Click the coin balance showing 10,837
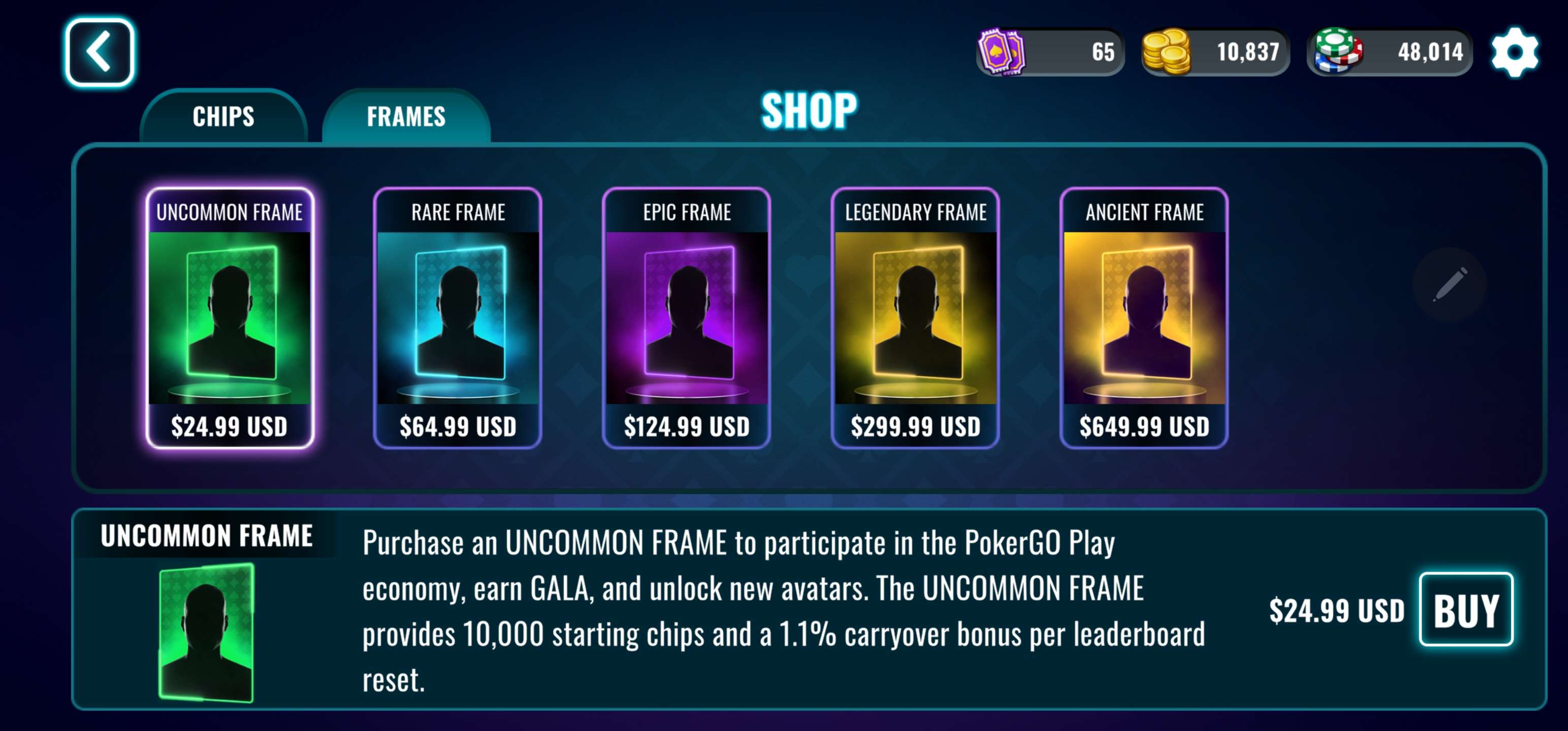1568x731 pixels. tap(1248, 52)
